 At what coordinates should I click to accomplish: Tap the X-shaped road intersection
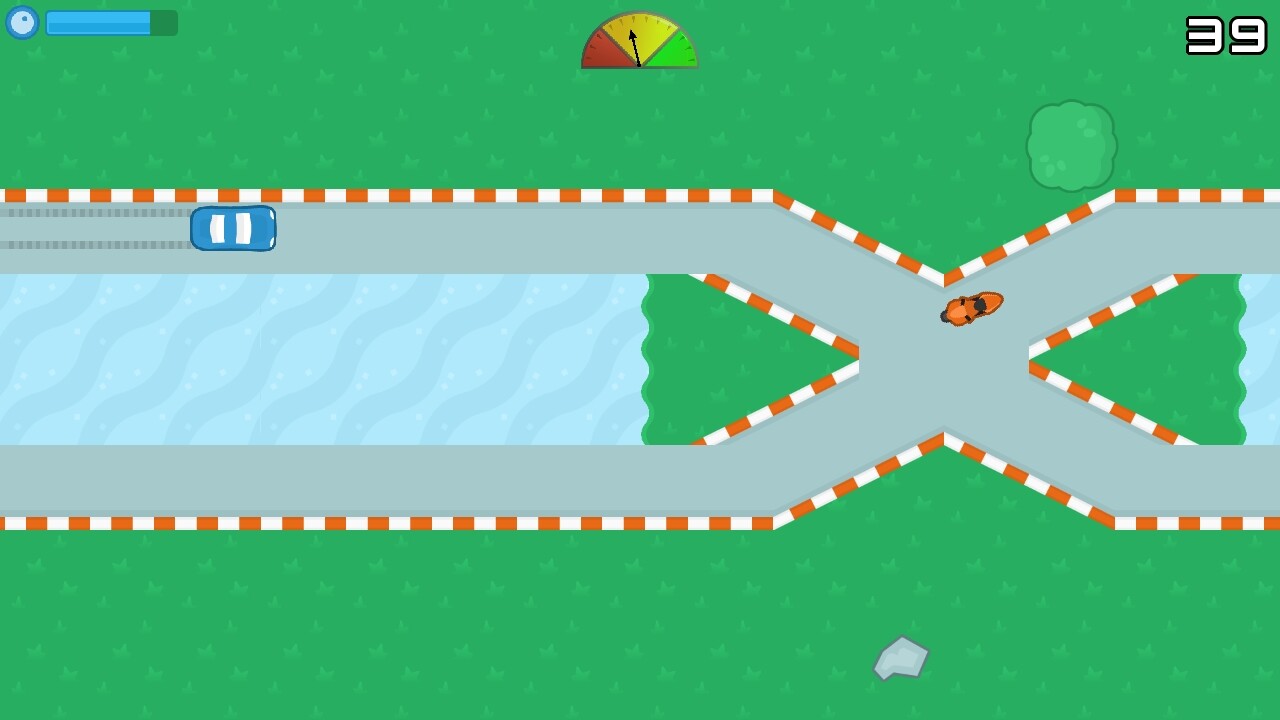point(943,360)
